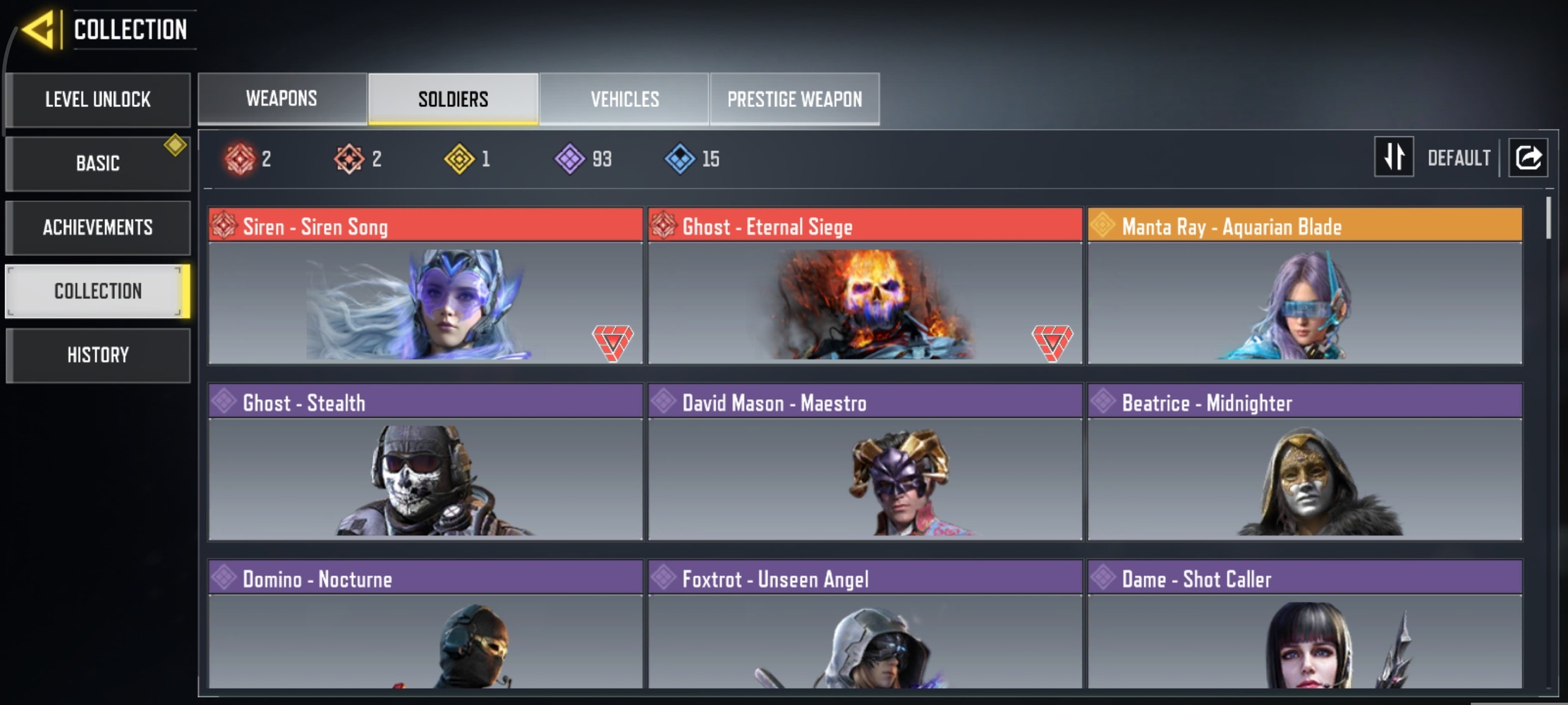The width and height of the screenshot is (1568, 705).
Task: Select the Collection menu entry
Action: click(98, 291)
